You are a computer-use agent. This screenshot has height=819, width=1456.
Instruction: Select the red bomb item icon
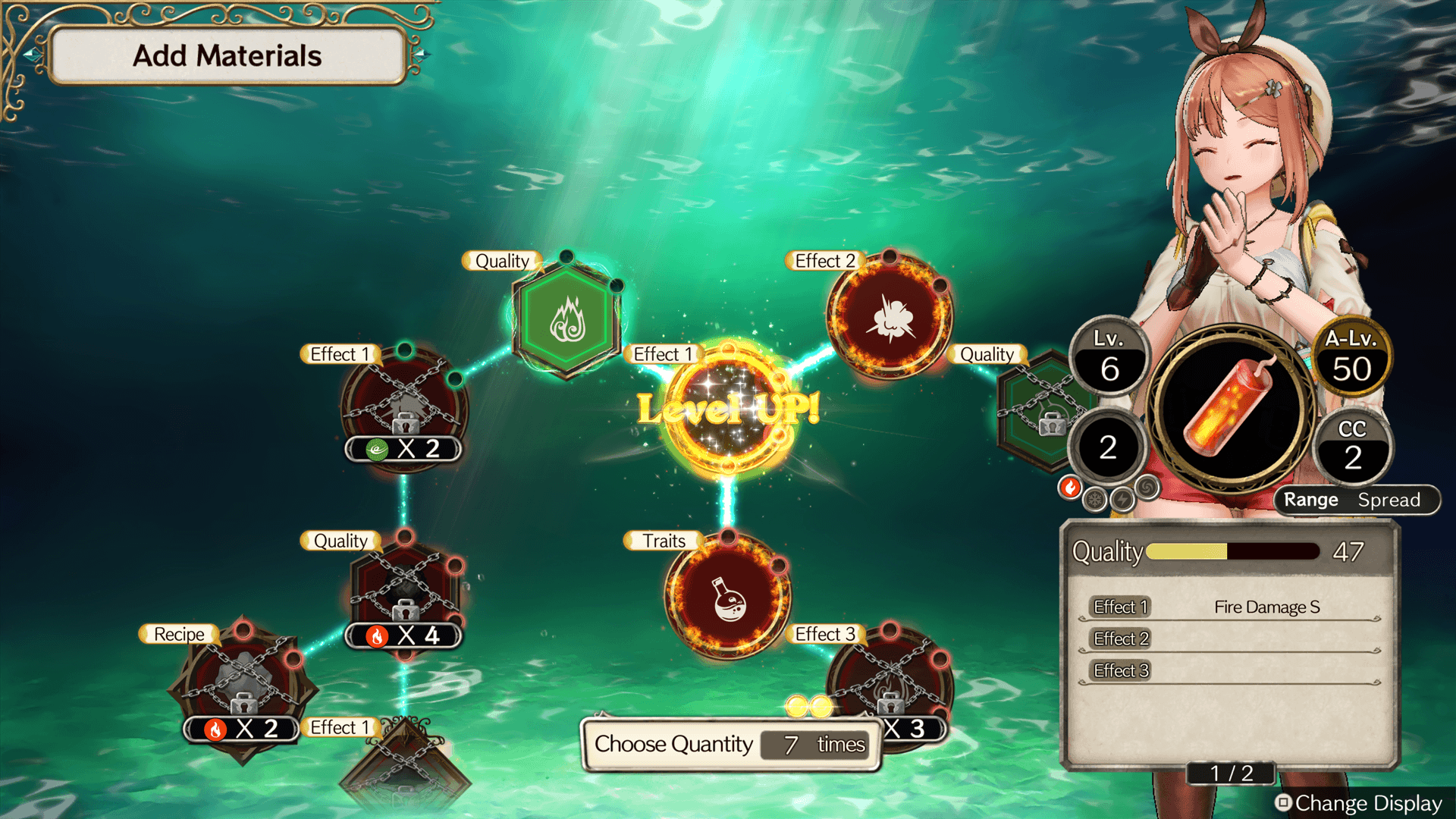tap(1230, 406)
